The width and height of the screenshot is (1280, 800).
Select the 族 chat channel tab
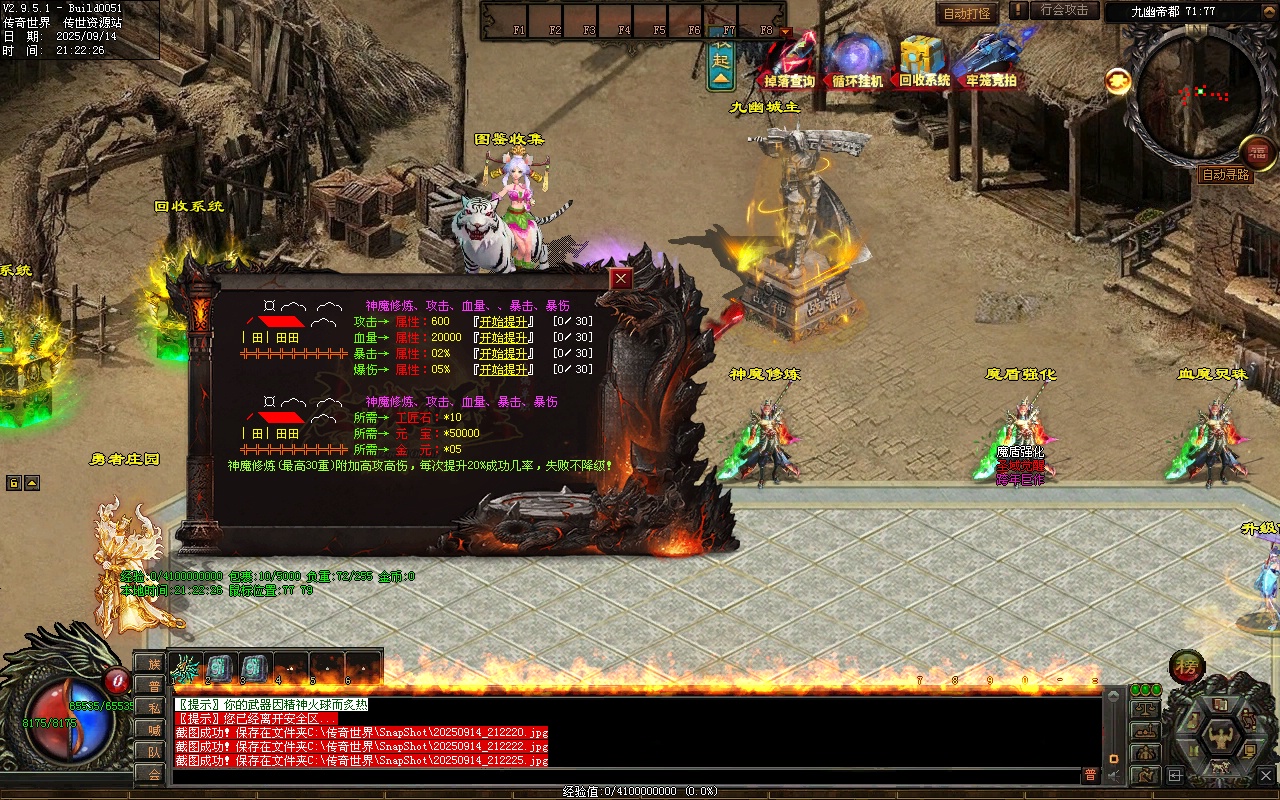click(153, 664)
